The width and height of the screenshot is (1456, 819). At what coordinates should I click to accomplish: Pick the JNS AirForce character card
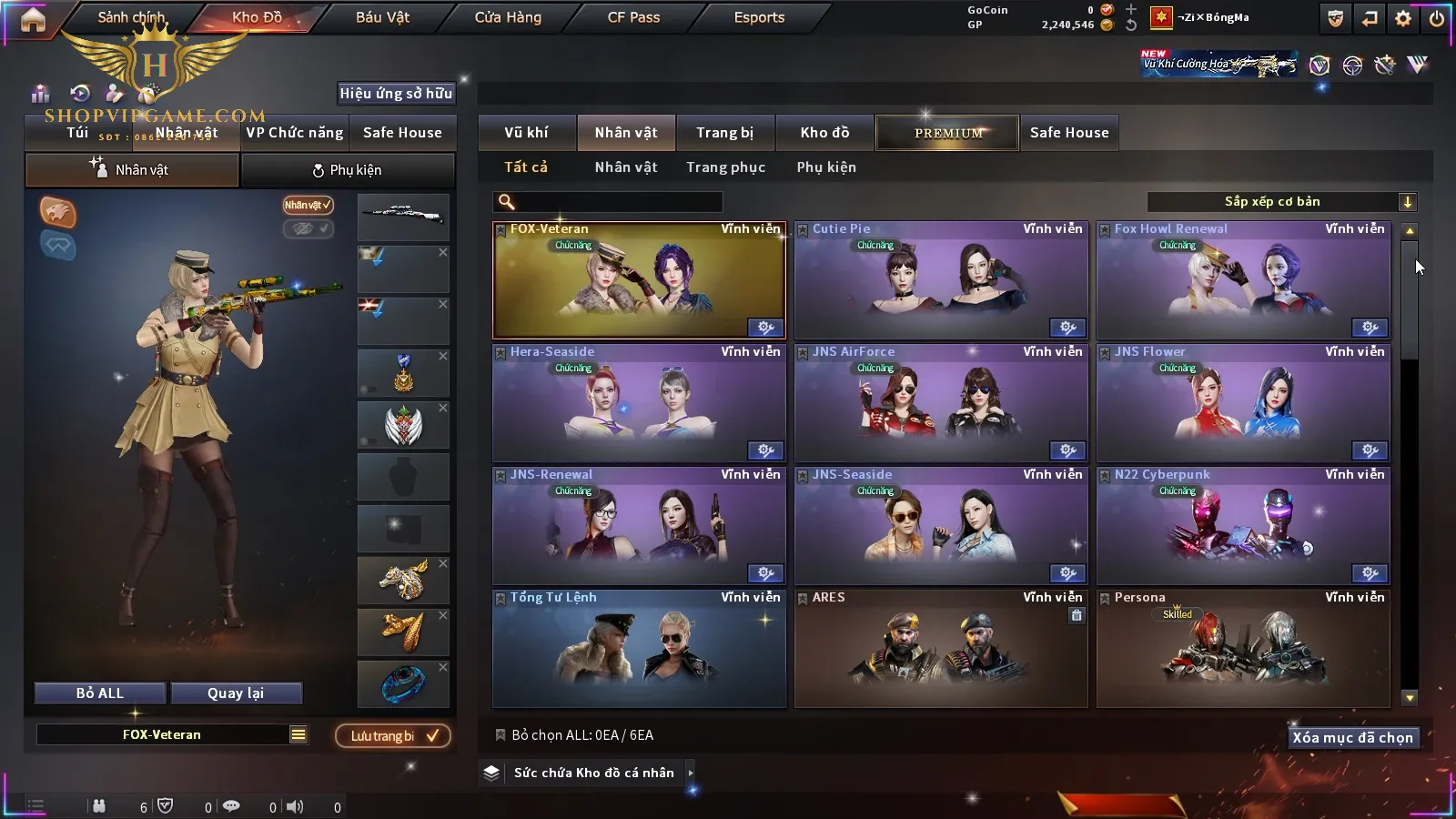click(941, 403)
